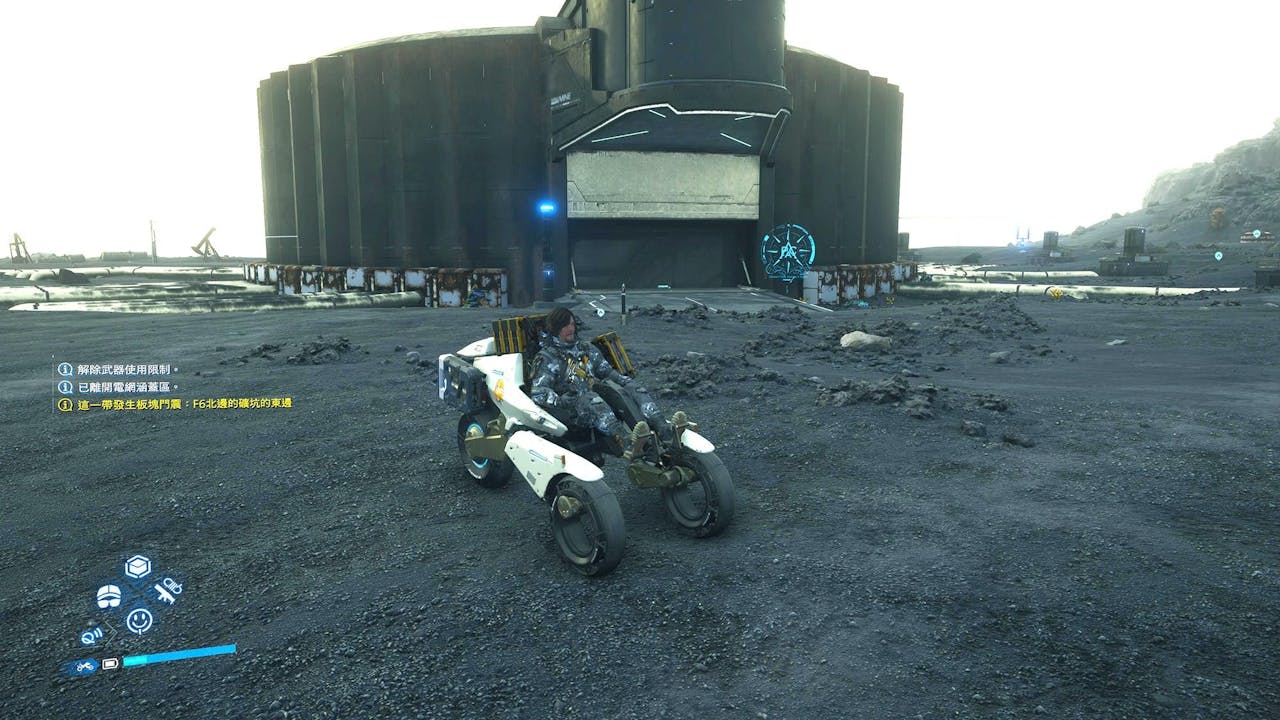Activate the voice shout icon
Viewport: 1280px width, 720px height.
point(93,634)
